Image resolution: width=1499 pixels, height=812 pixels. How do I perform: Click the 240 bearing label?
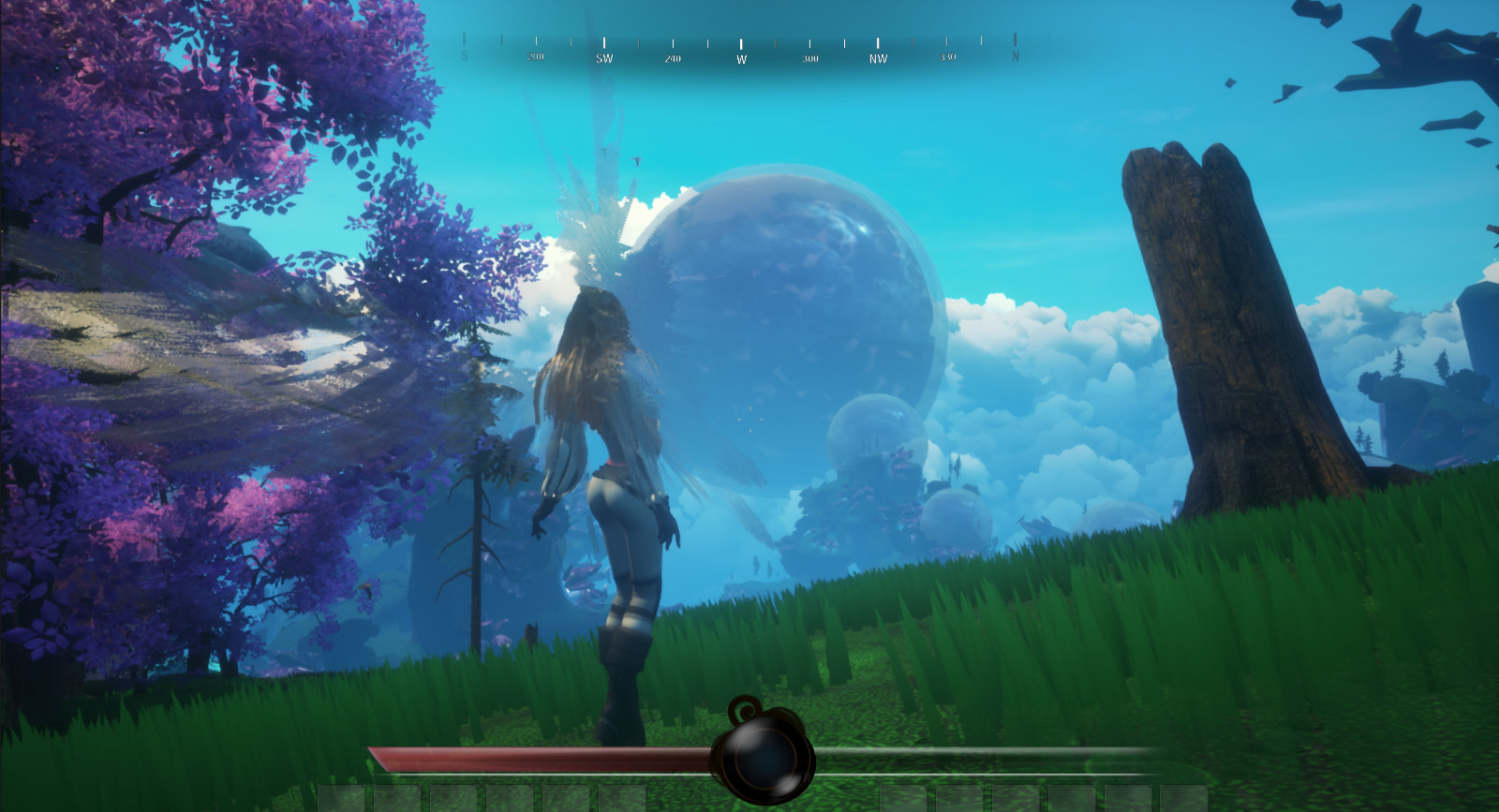(x=673, y=58)
